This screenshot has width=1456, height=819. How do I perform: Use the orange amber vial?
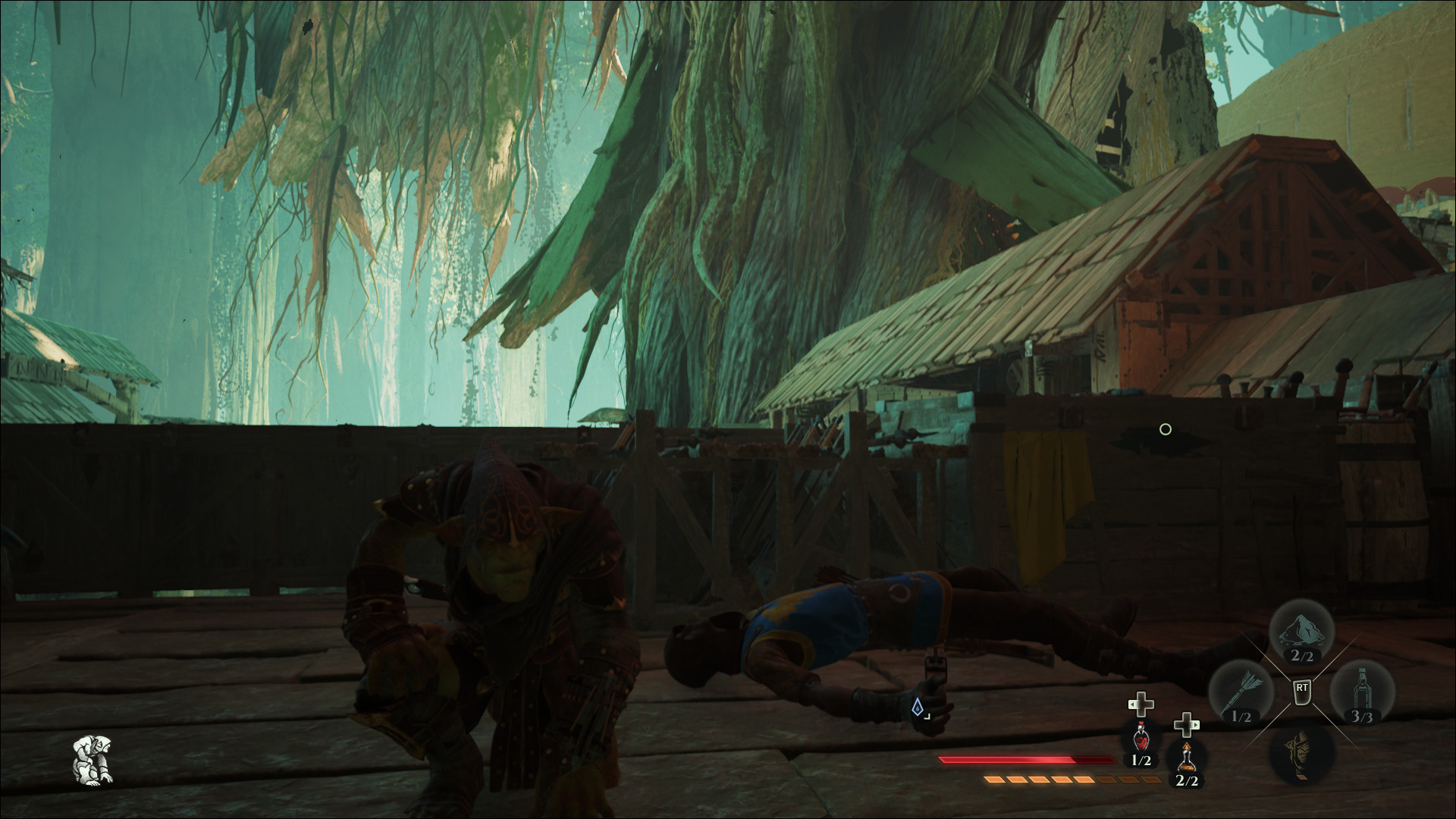point(1186,755)
